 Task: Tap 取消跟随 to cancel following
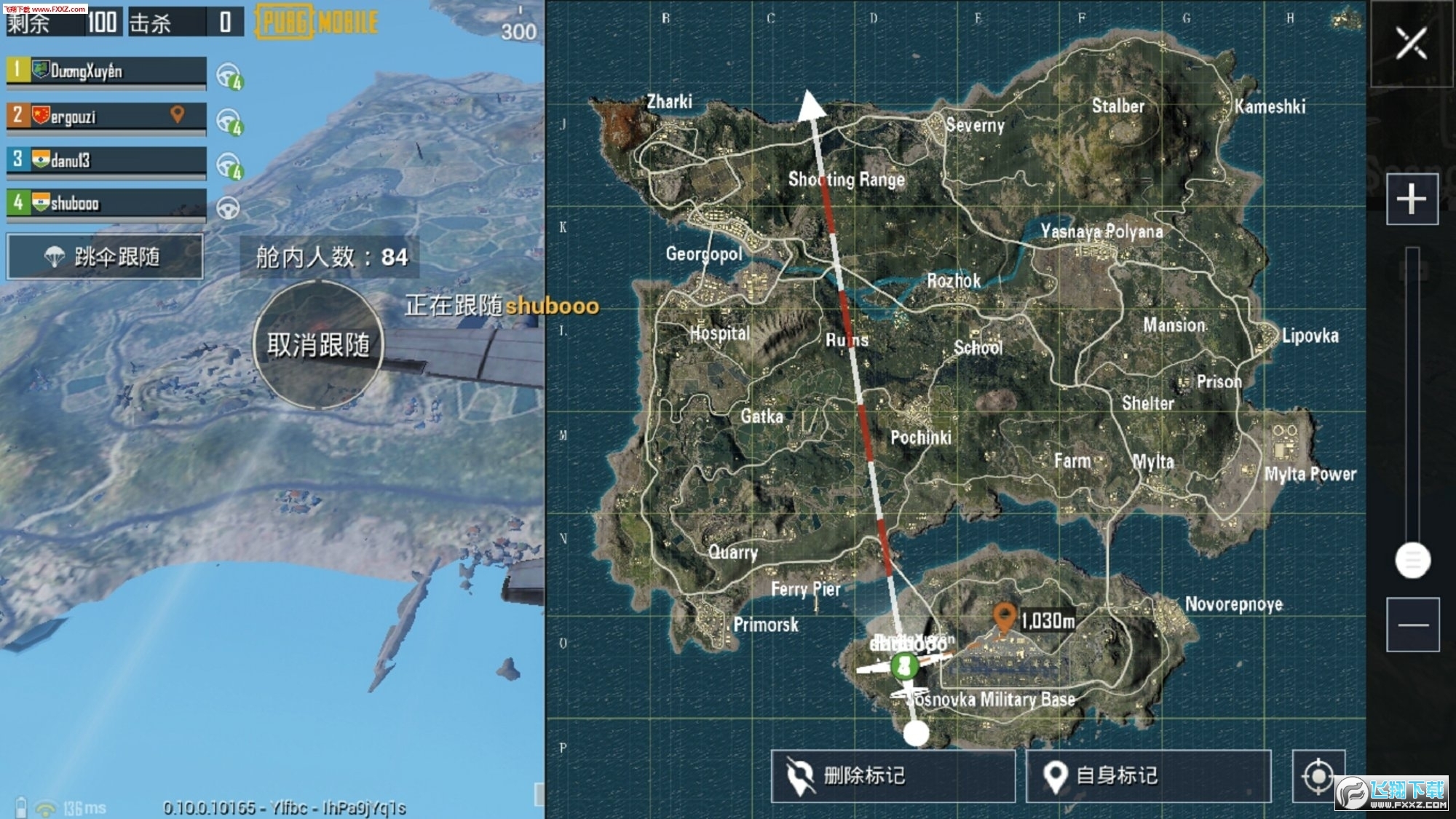pyautogui.click(x=318, y=345)
